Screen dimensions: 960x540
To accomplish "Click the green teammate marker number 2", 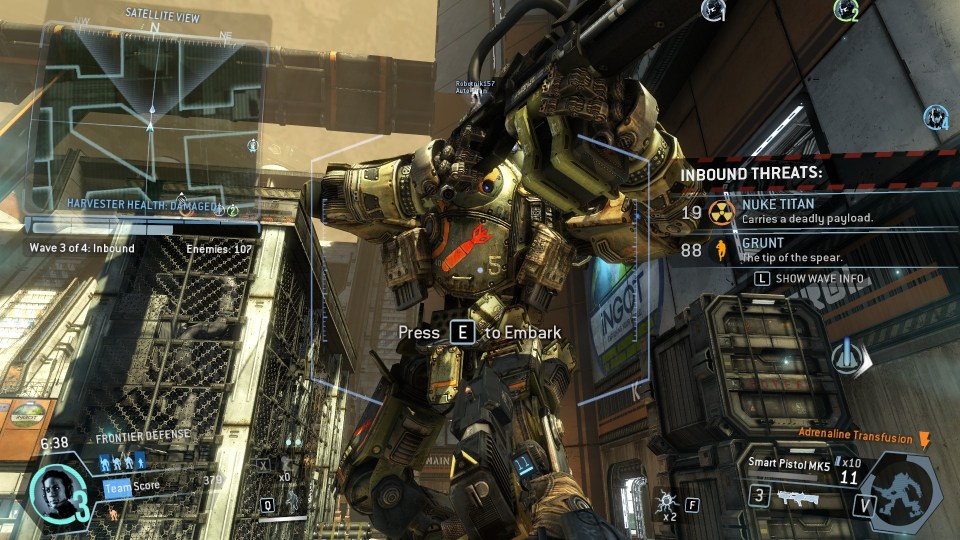I will 846,11.
